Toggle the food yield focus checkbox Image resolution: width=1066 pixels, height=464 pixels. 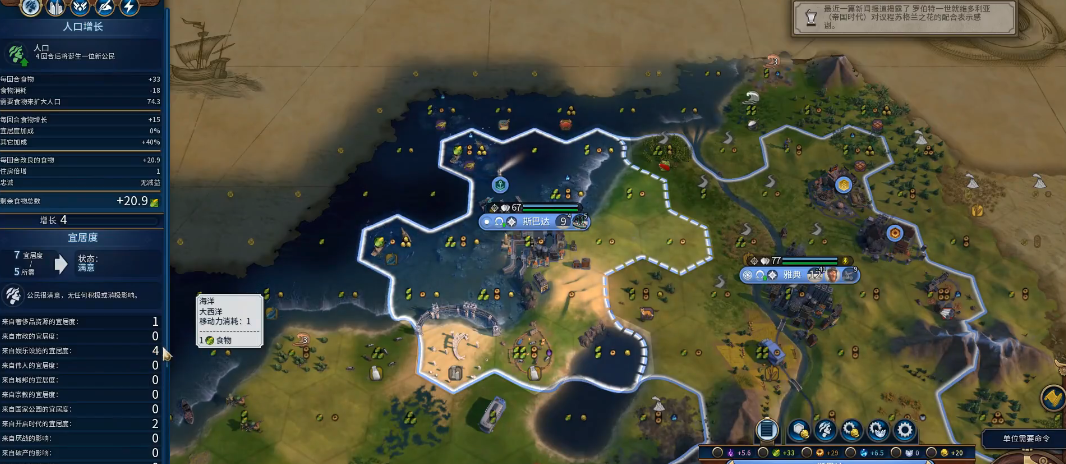point(765,453)
